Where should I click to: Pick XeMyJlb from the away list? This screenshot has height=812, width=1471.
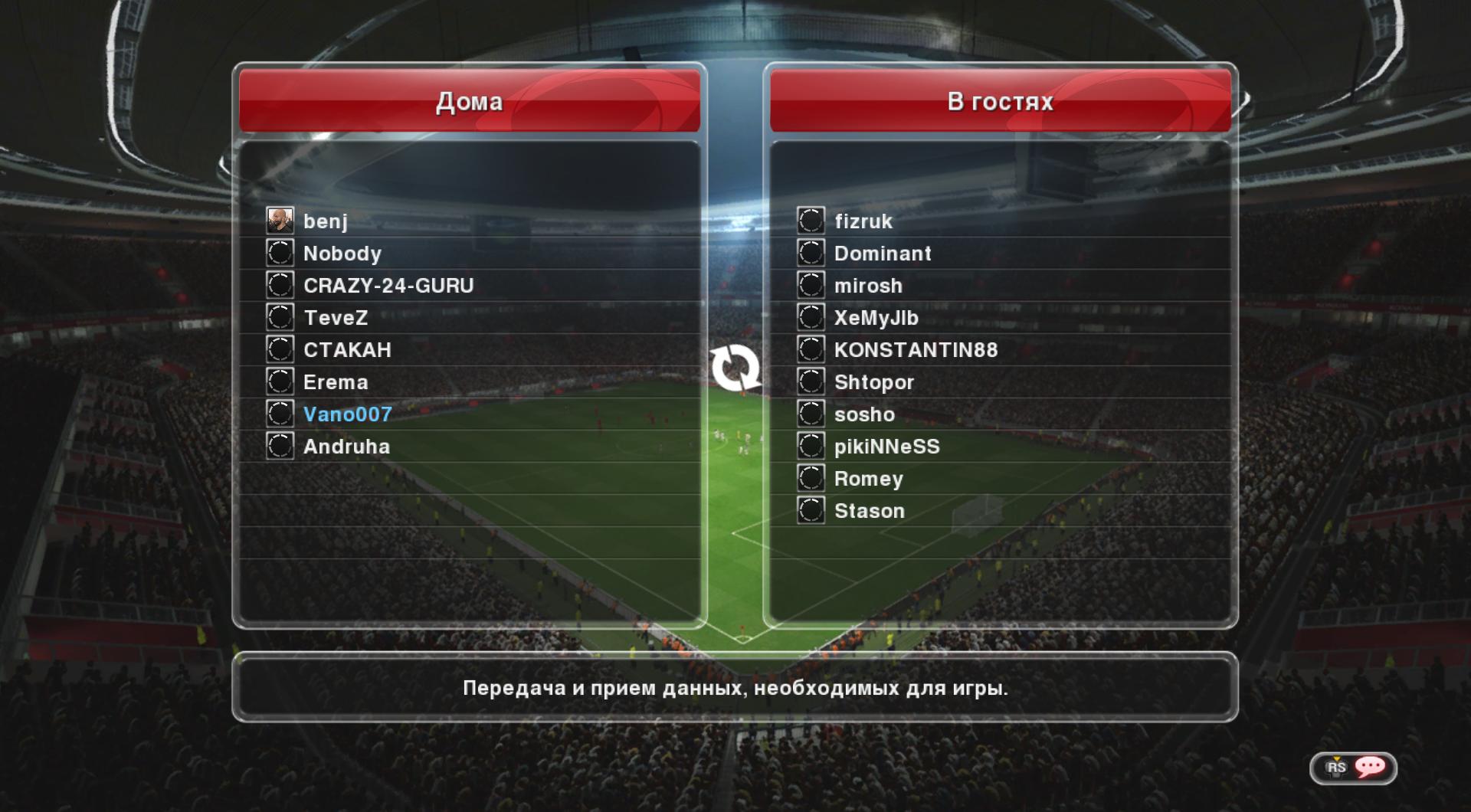(x=876, y=318)
